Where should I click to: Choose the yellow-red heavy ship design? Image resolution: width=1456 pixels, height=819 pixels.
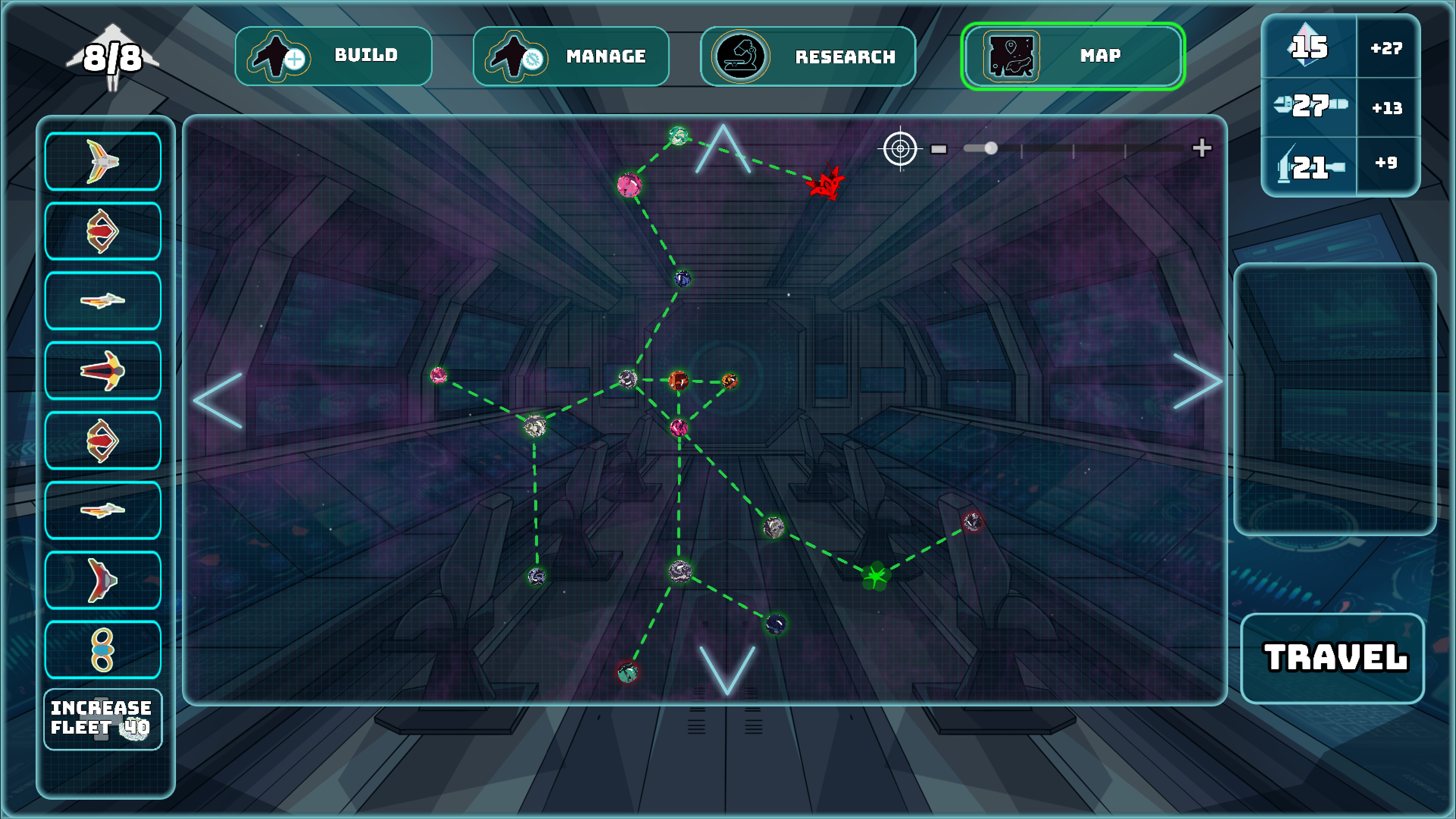coord(103,372)
